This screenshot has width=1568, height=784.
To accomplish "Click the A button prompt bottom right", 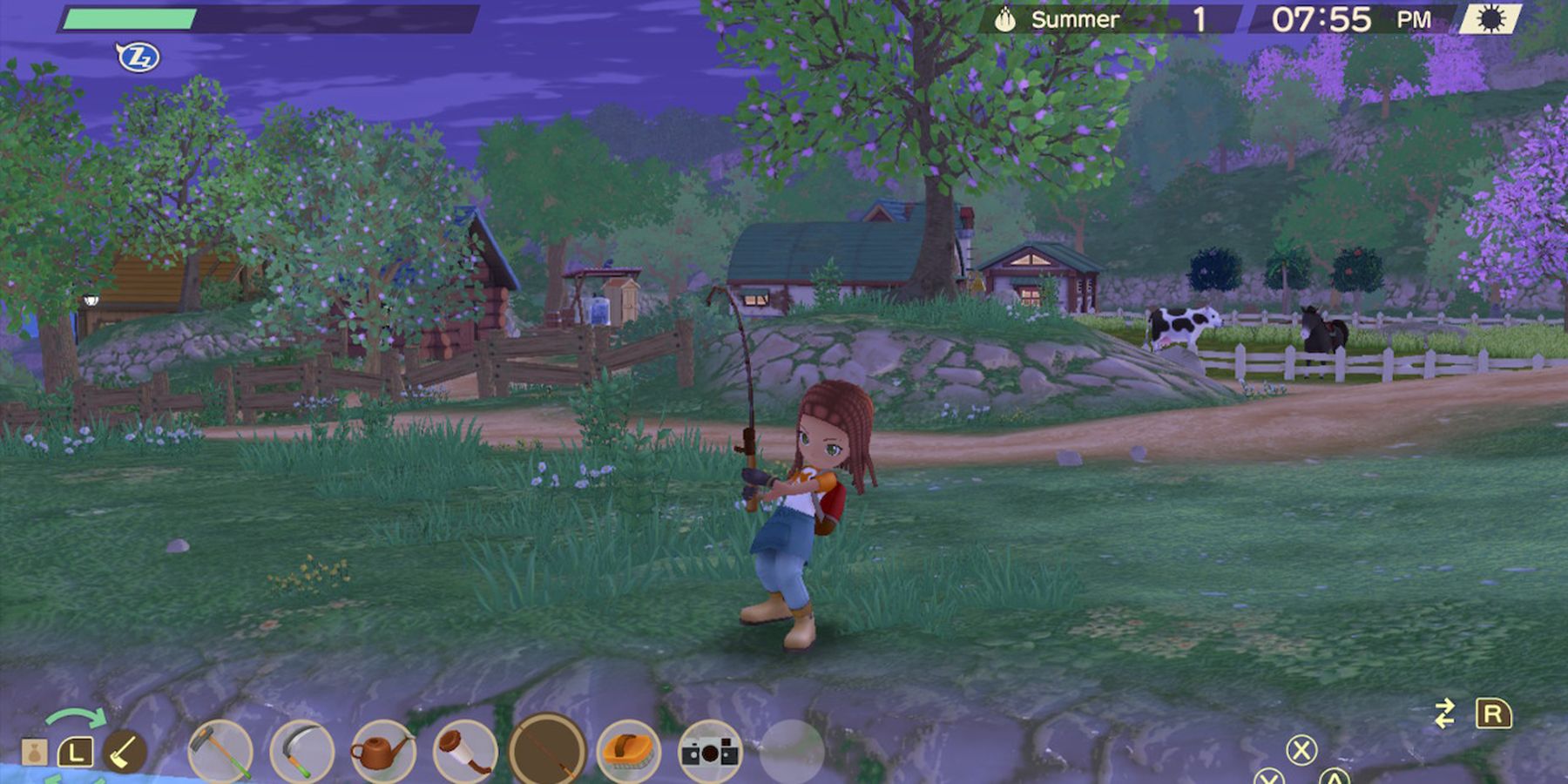I will [1335, 781].
